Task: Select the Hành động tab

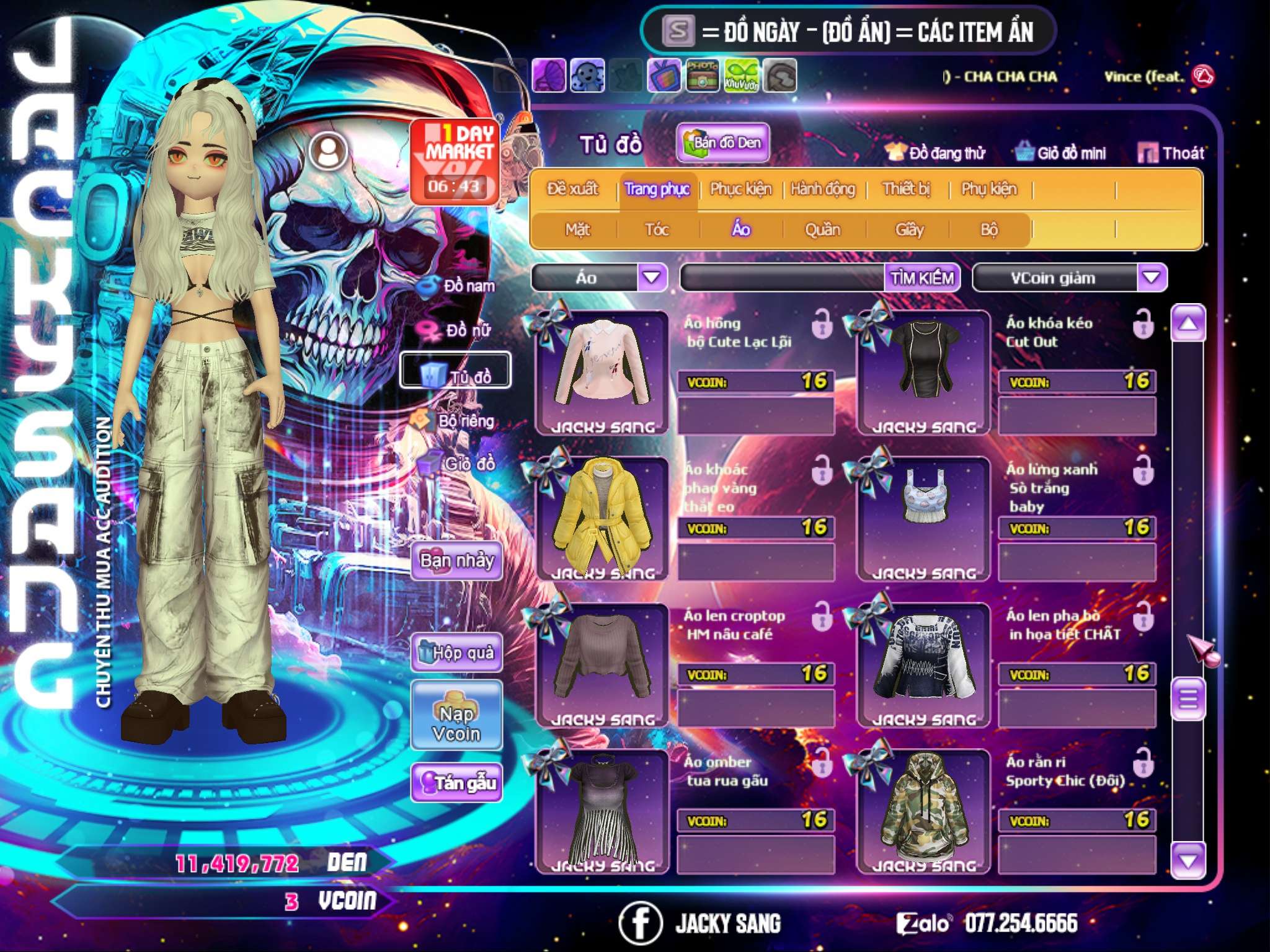Action: [823, 189]
